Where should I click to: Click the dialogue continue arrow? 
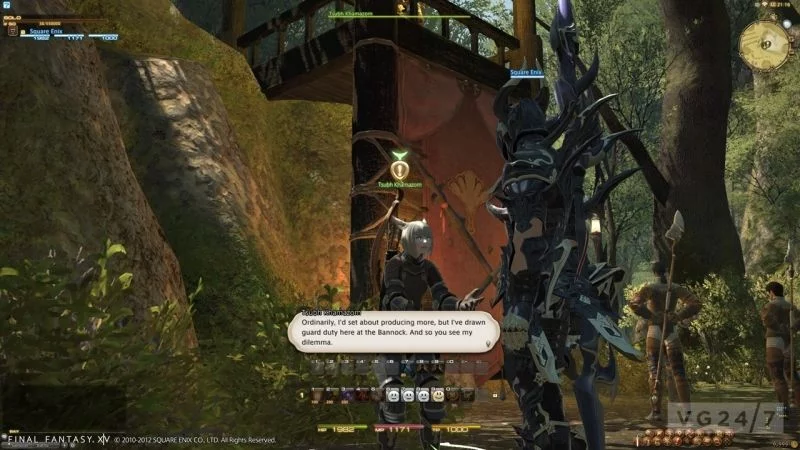pyautogui.click(x=489, y=343)
